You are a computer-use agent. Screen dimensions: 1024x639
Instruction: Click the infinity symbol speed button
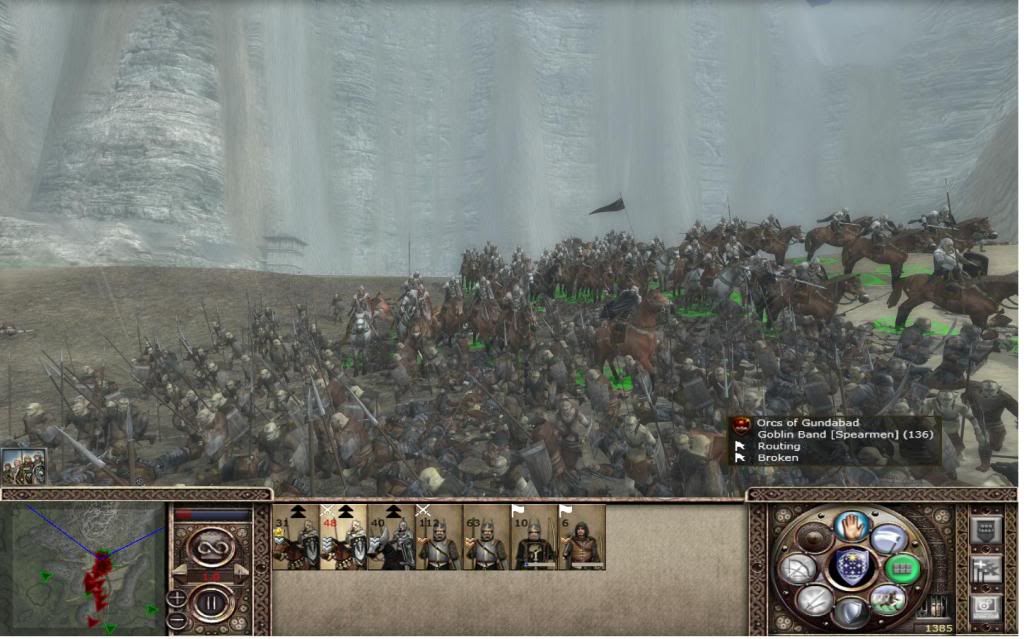click(x=213, y=546)
